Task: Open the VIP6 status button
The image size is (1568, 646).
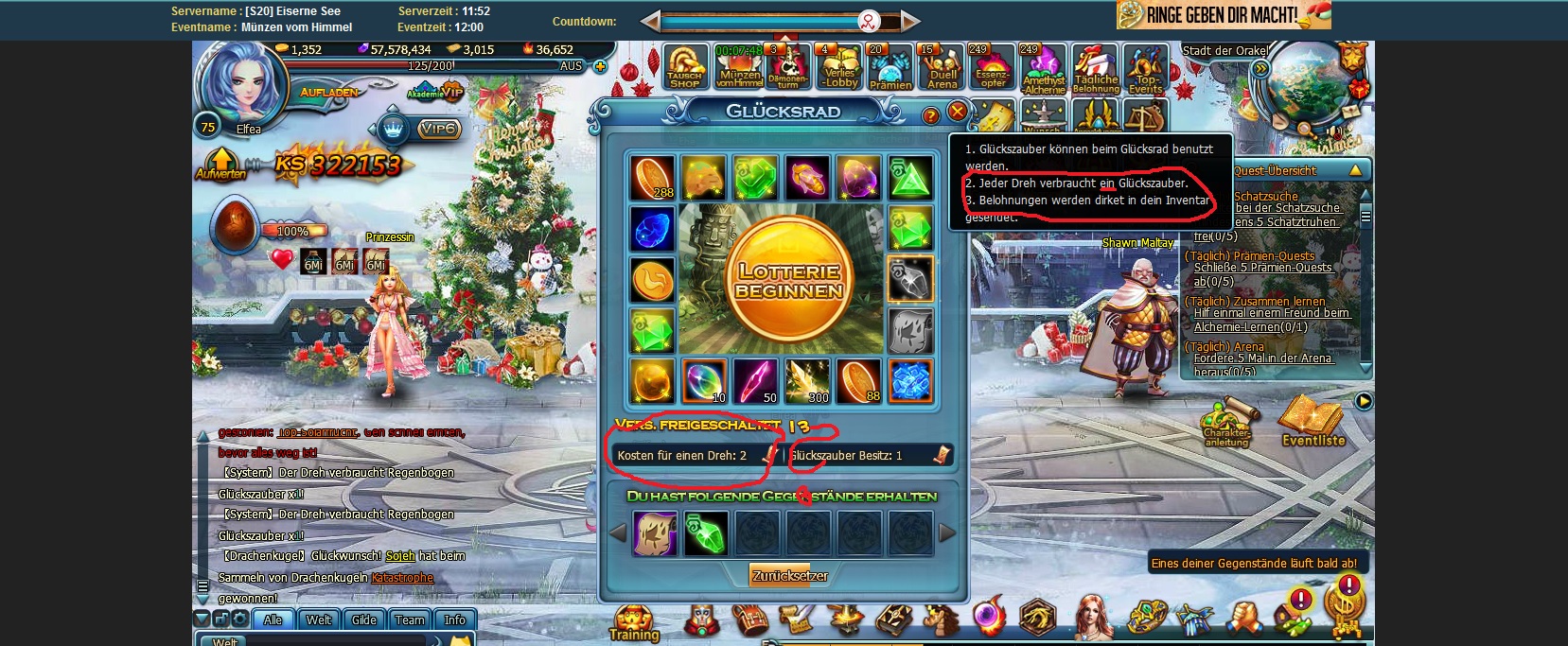Action: [x=438, y=129]
